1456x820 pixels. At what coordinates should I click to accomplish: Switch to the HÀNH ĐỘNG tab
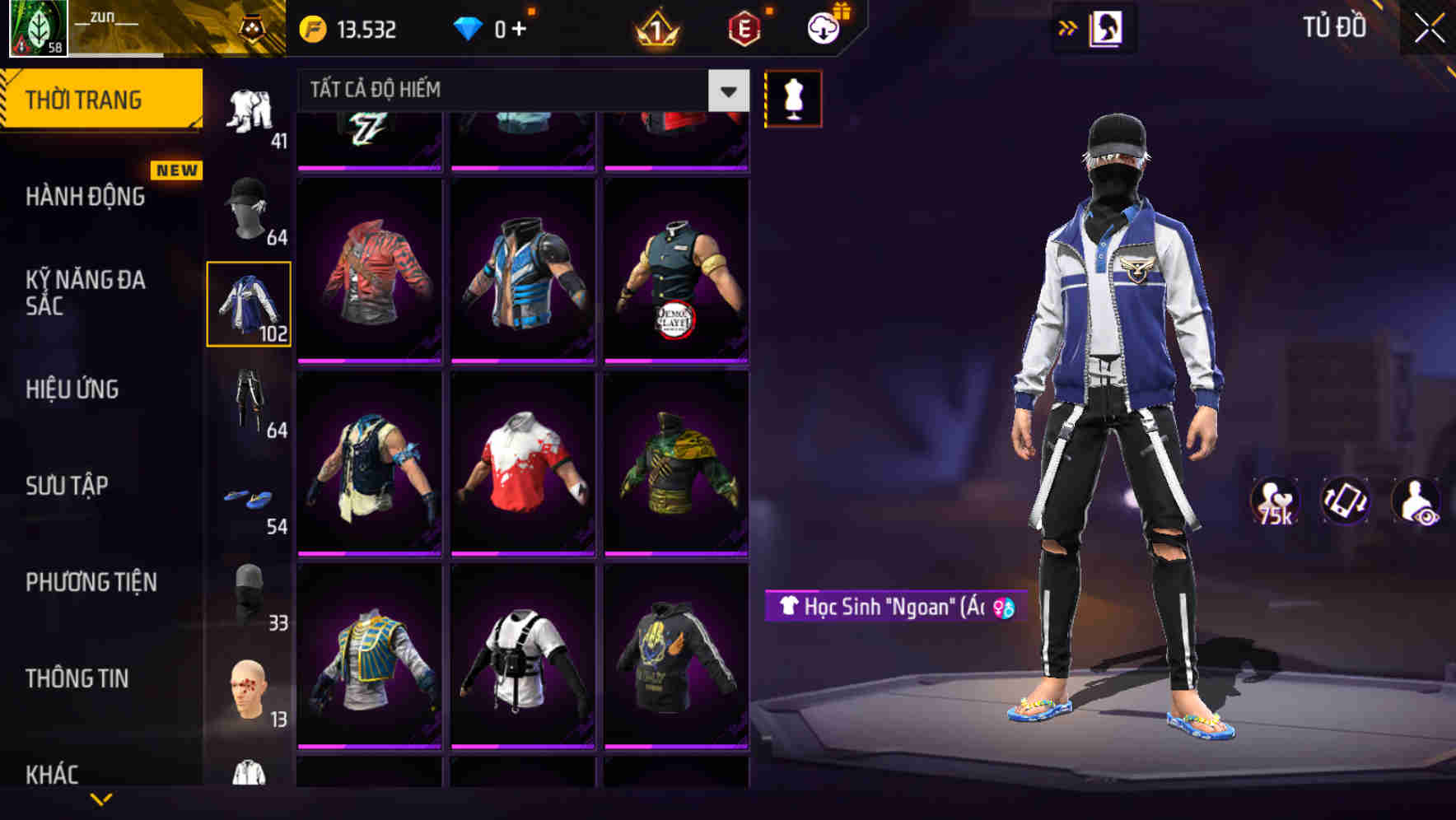(x=86, y=197)
